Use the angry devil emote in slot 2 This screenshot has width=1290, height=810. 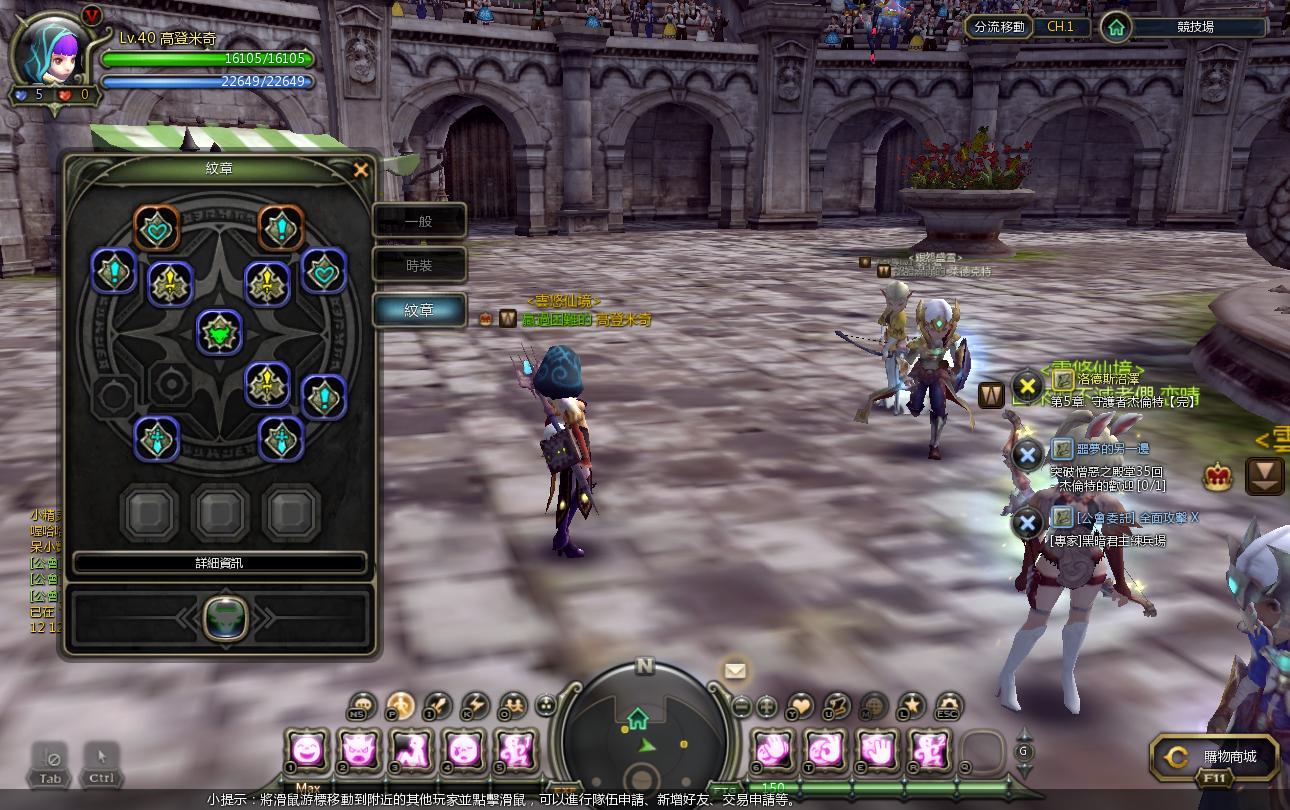click(359, 750)
